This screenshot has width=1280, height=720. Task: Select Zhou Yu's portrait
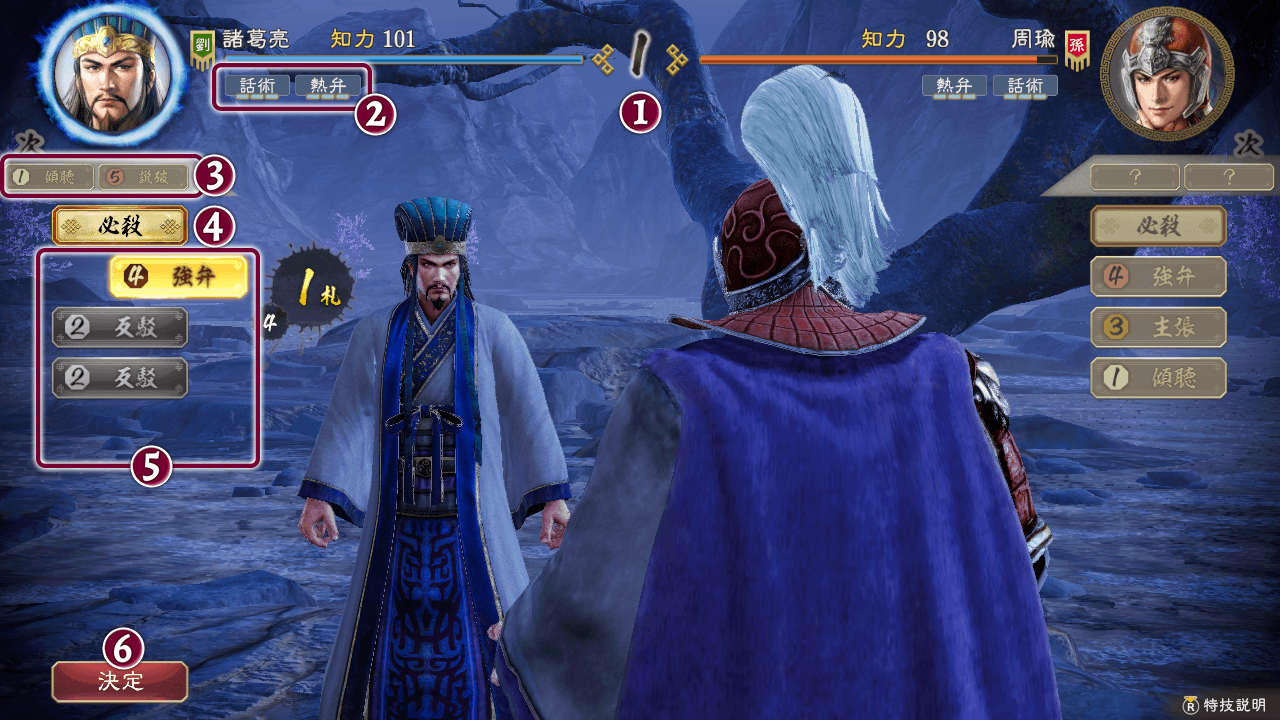(1166, 75)
